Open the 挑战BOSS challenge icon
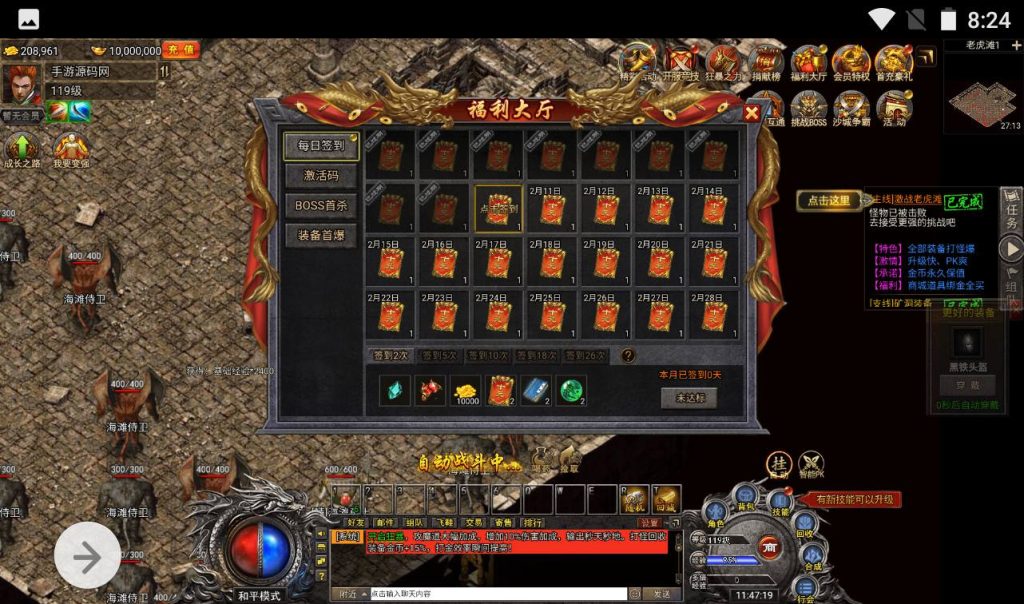This screenshot has height=604, width=1024. 808,107
